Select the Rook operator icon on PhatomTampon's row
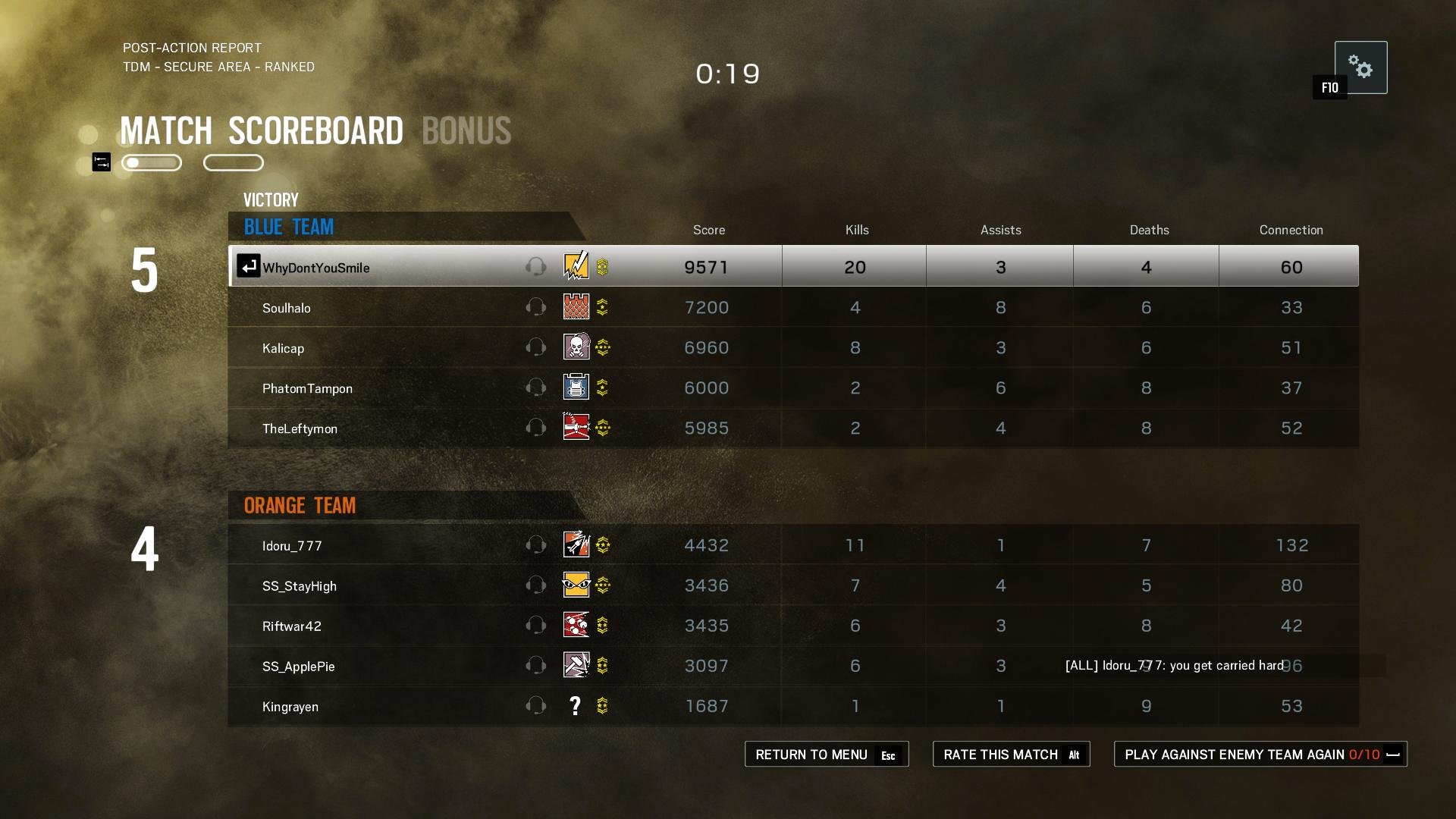This screenshot has width=1456, height=819. [576, 388]
